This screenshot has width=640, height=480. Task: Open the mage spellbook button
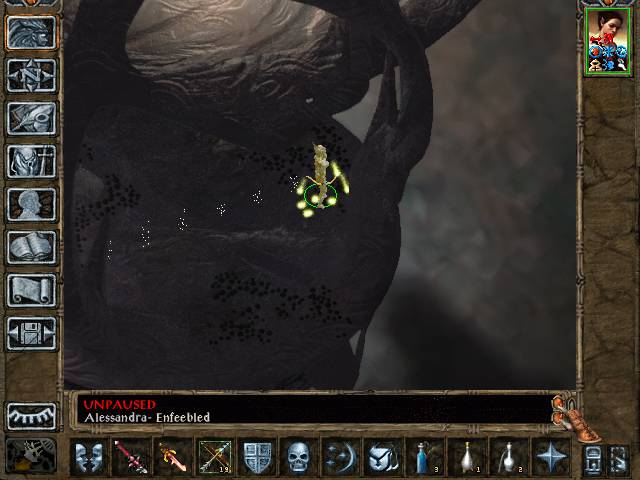(31, 247)
